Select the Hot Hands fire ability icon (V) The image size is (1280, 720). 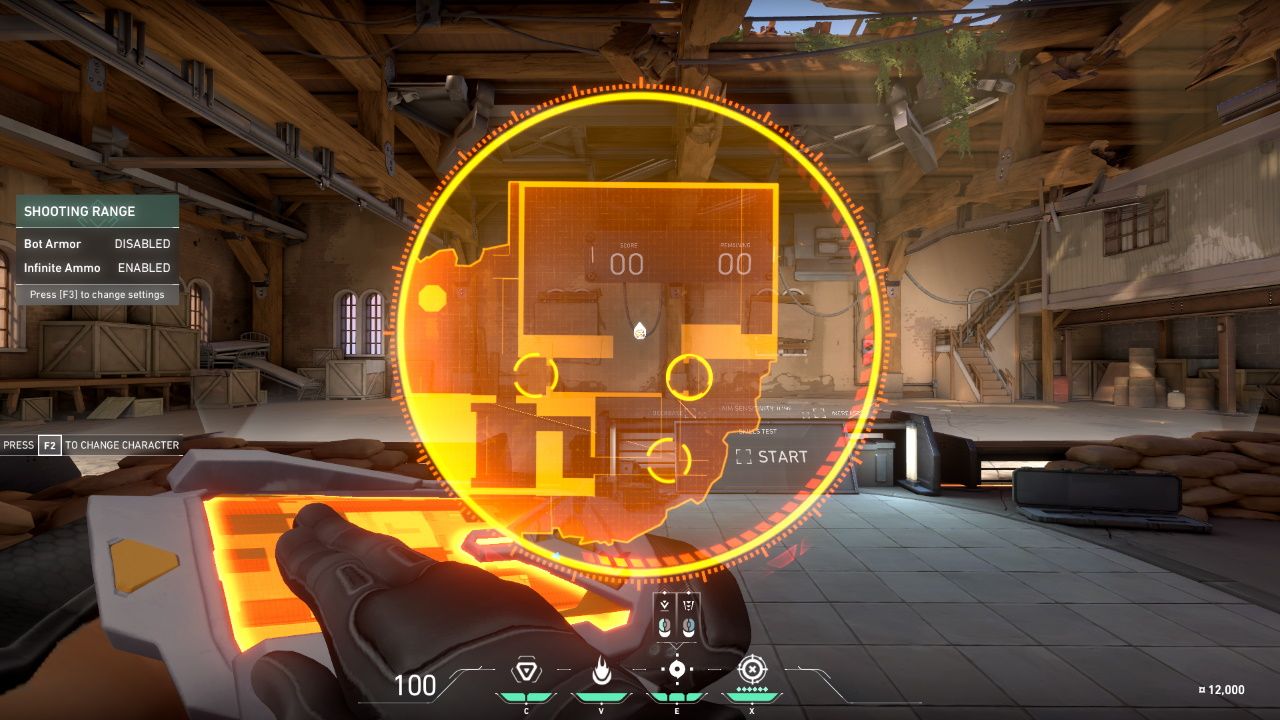tap(600, 671)
